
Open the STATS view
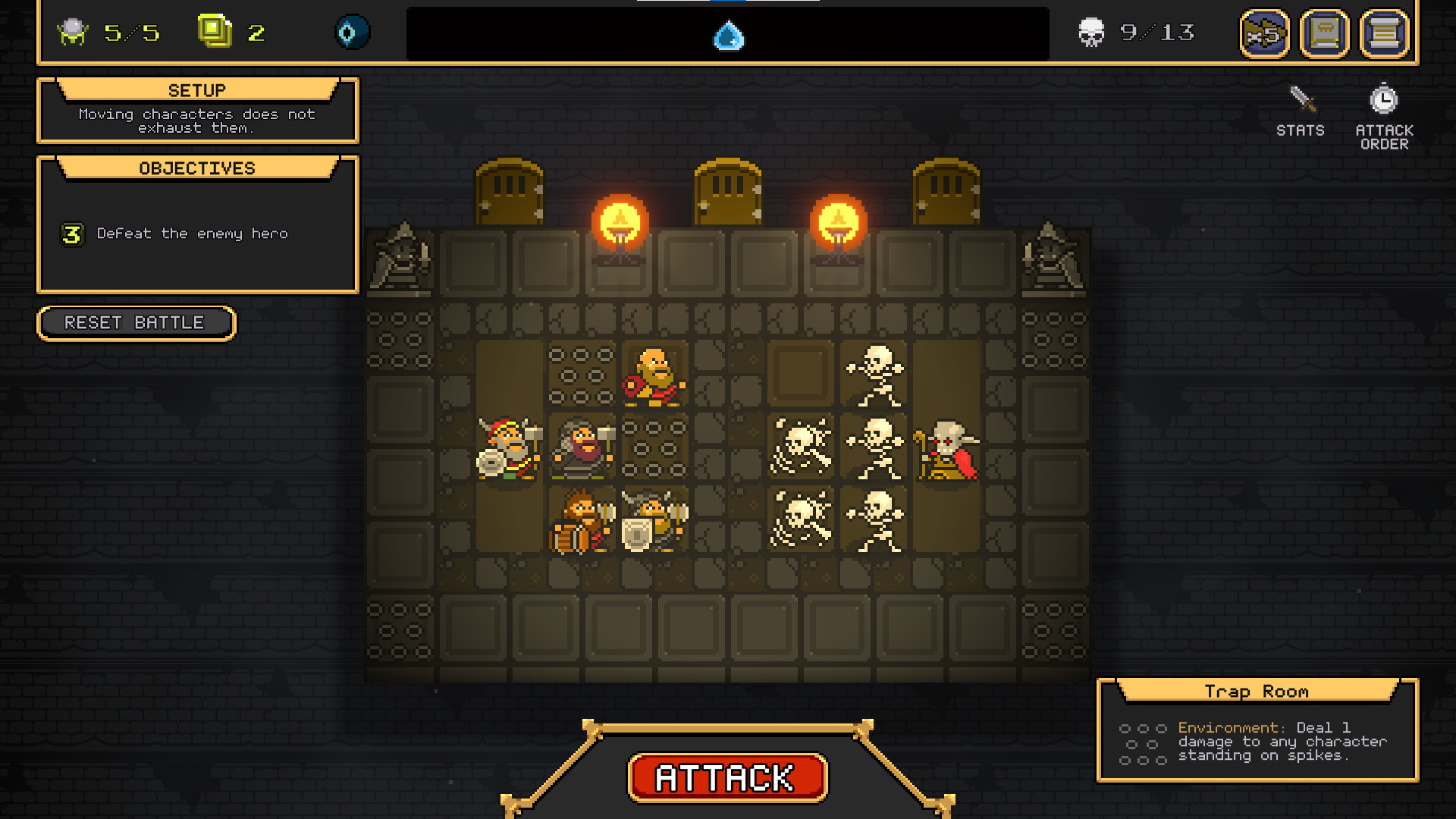point(1301,111)
